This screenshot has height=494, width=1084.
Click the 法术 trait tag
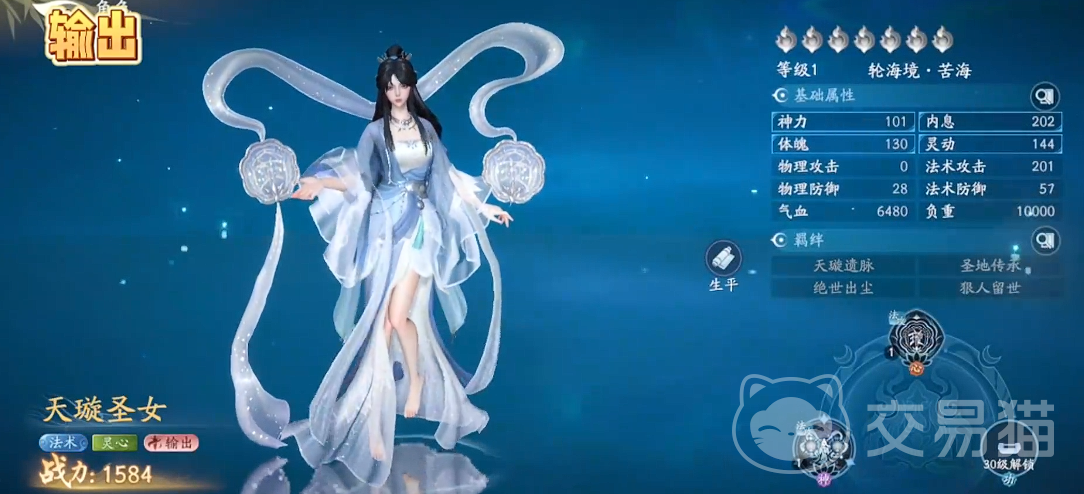[63, 442]
